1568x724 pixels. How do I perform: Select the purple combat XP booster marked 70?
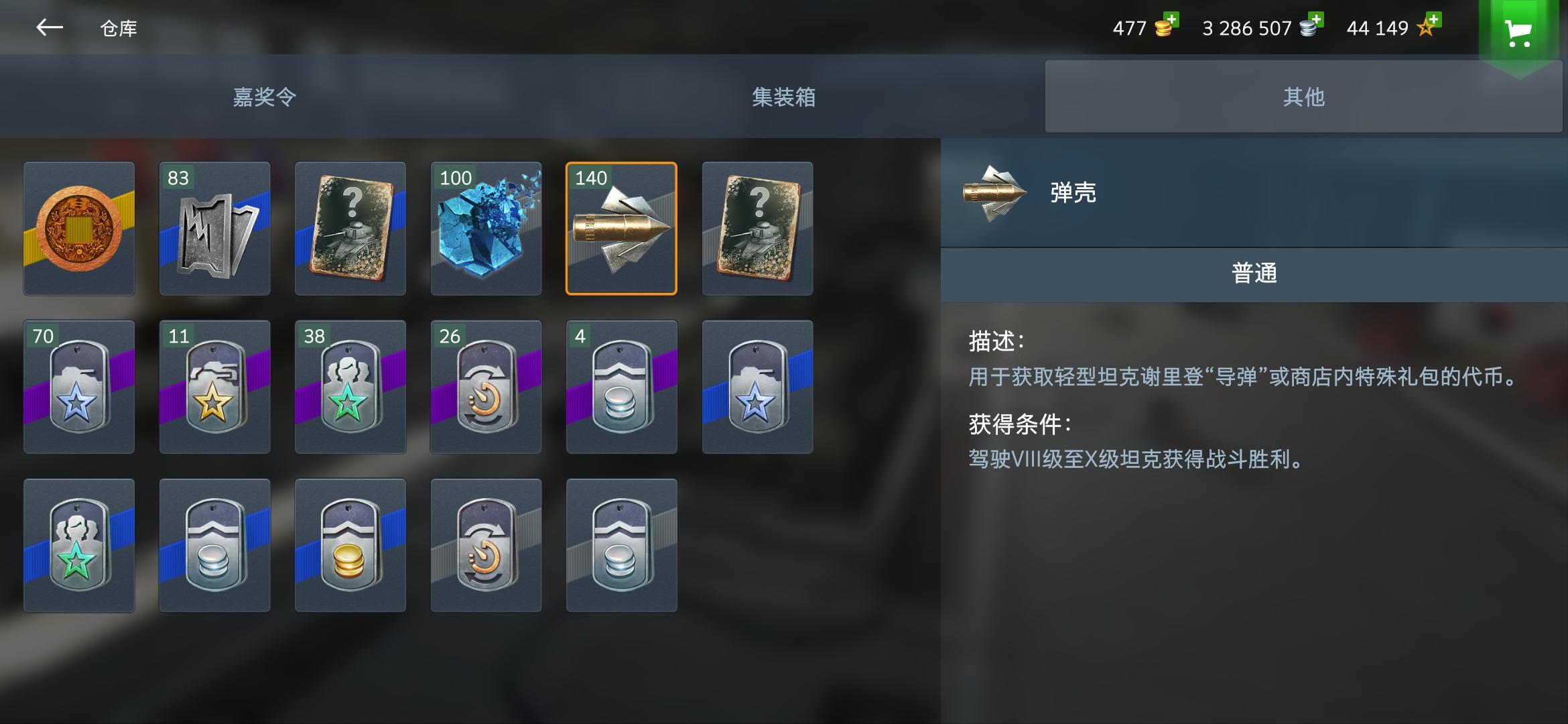tap(78, 387)
